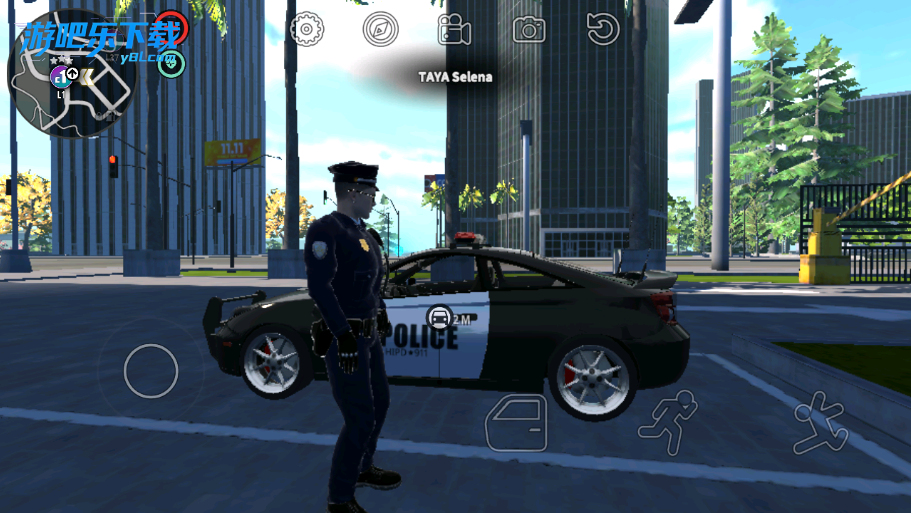Screen dimensions: 911x513
Task: Tap the red ring health icon
Action: pyautogui.click(x=172, y=25)
